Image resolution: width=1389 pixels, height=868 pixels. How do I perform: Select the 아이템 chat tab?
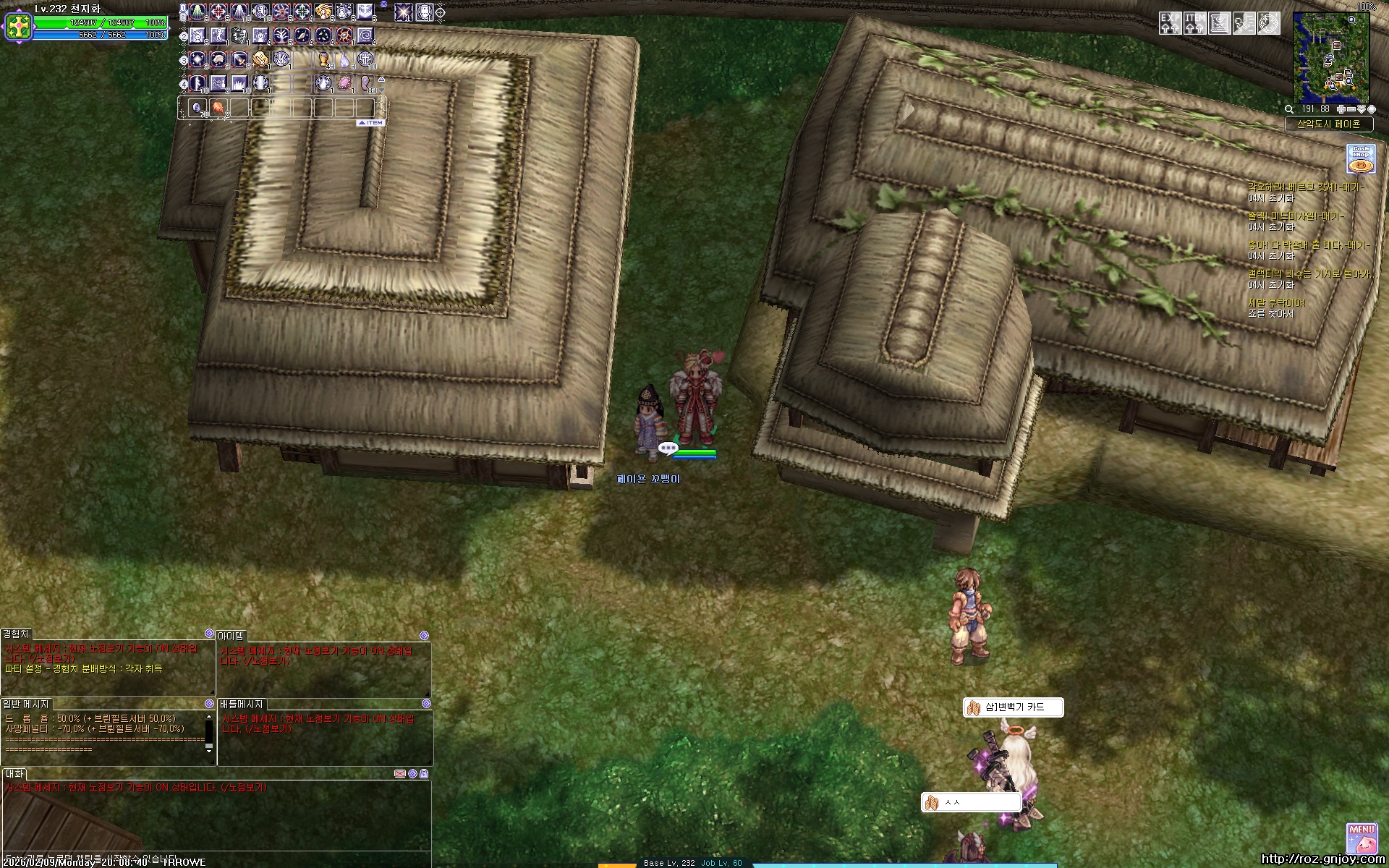(x=231, y=635)
